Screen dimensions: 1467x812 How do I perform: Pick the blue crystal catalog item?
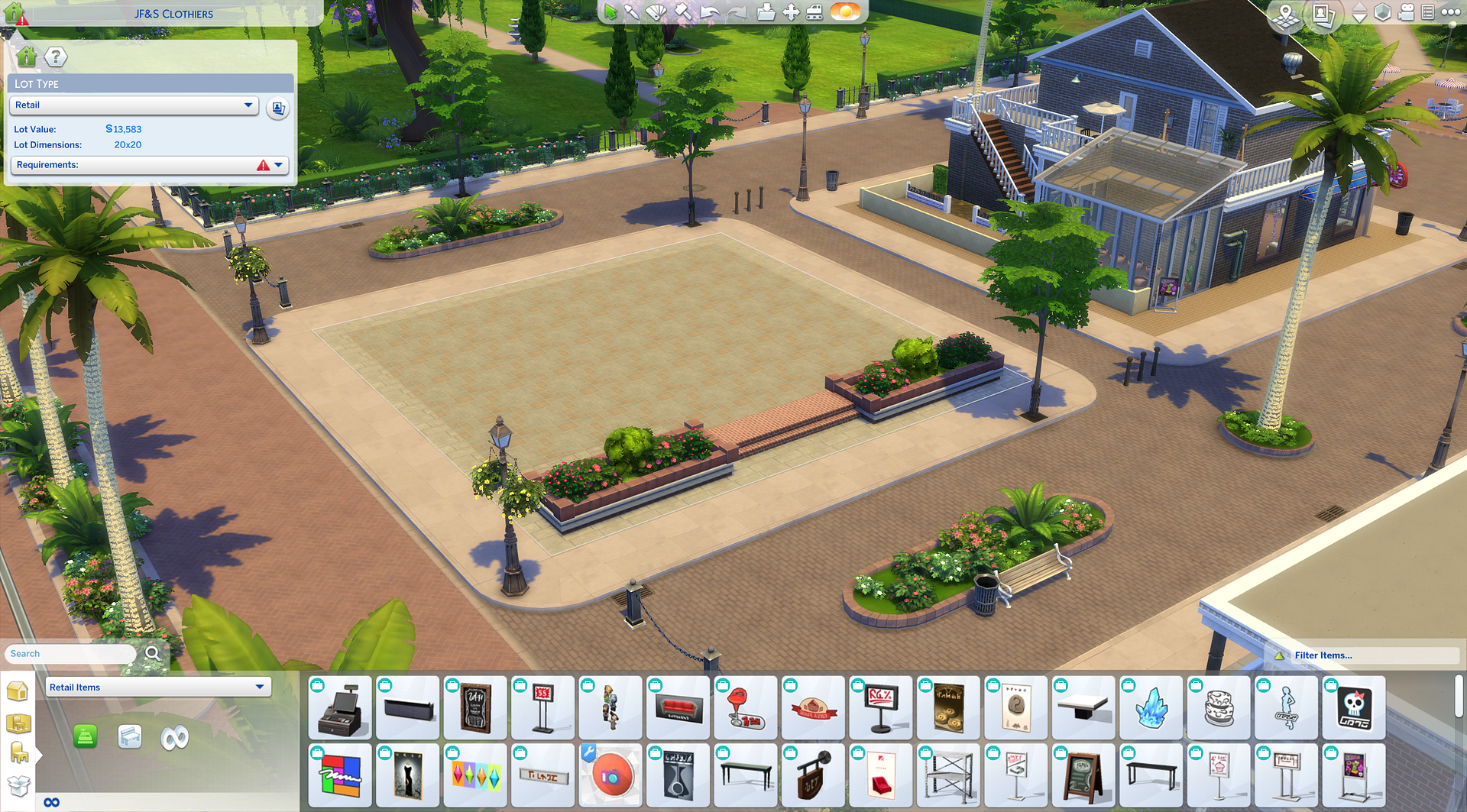tap(1151, 708)
